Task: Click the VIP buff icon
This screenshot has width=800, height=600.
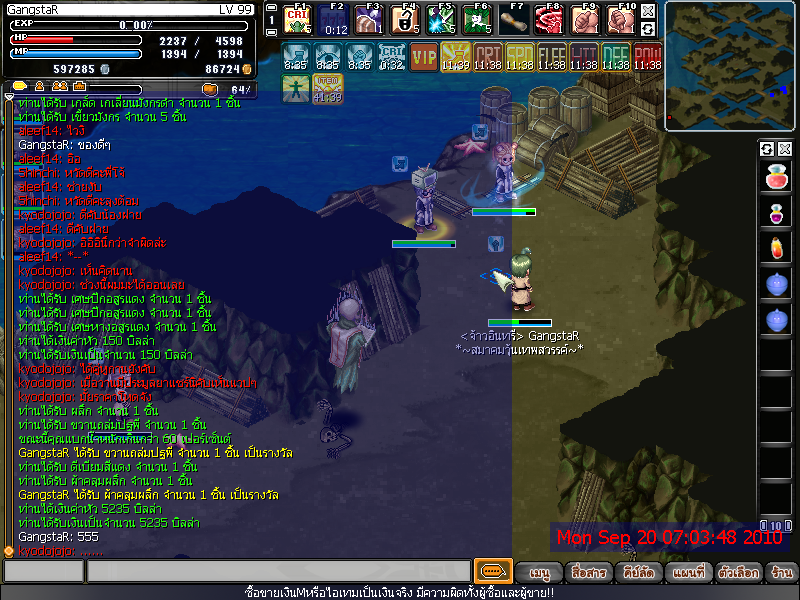Action: 424,55
